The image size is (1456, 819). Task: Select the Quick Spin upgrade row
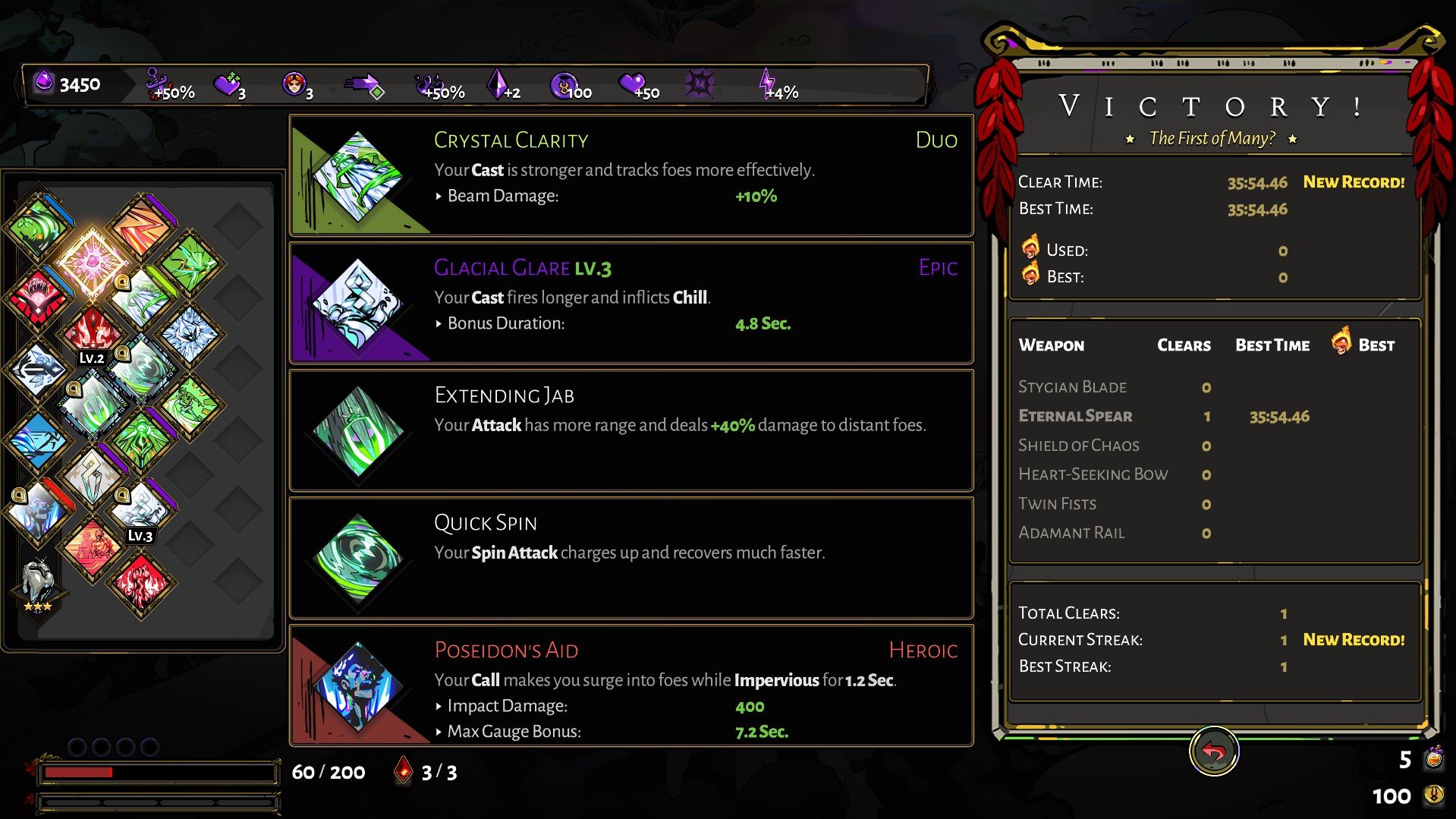click(x=631, y=558)
